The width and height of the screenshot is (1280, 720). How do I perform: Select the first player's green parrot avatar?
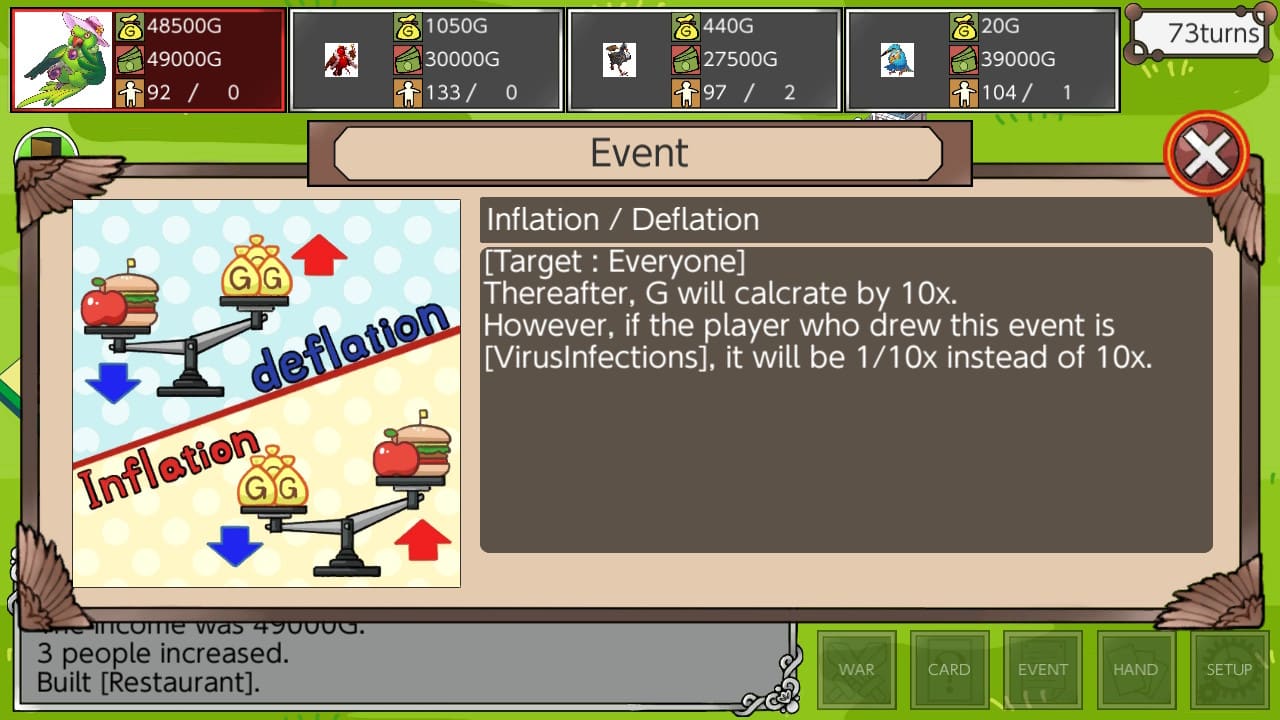click(x=63, y=57)
